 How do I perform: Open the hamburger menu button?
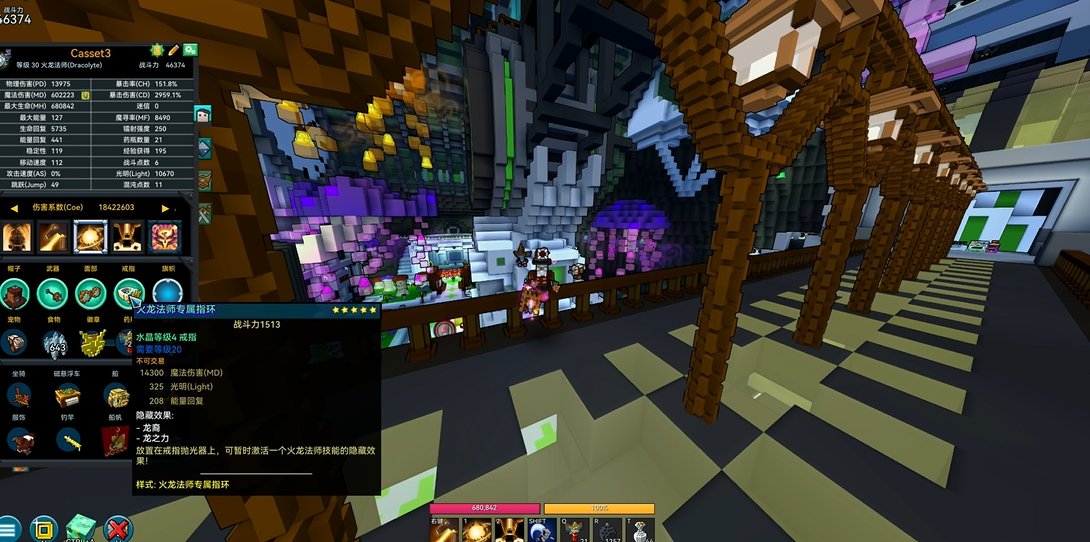tap(9, 529)
